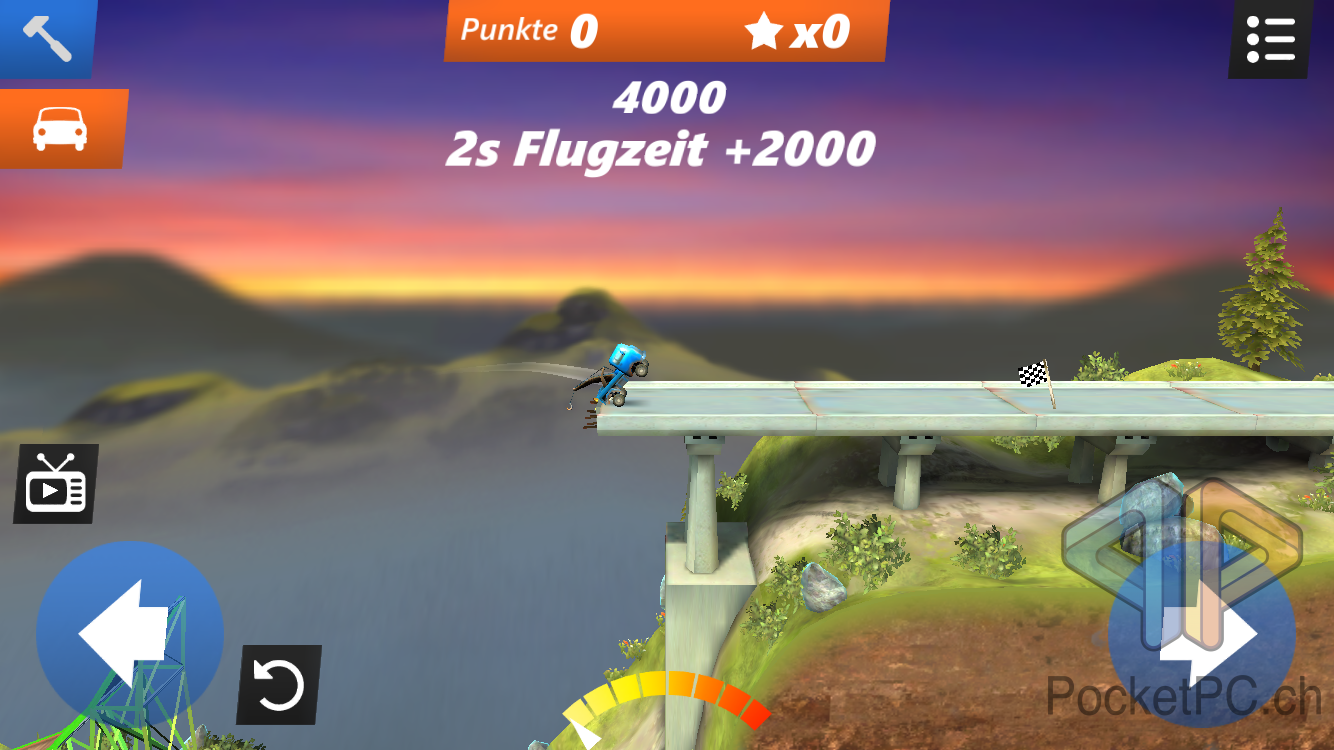Open the hammer build mode
Screen dimensions: 1334x750
click(x=46, y=38)
